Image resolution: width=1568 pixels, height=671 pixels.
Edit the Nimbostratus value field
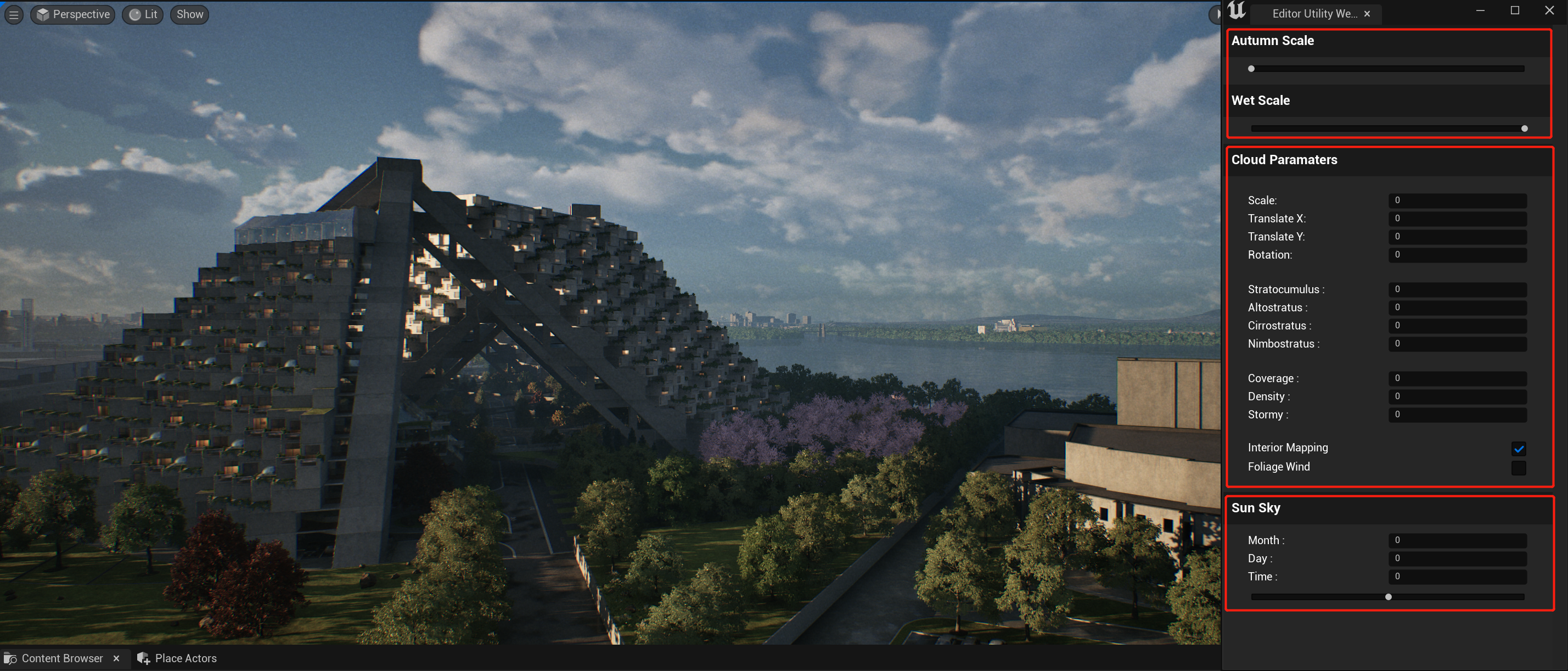(x=1457, y=343)
